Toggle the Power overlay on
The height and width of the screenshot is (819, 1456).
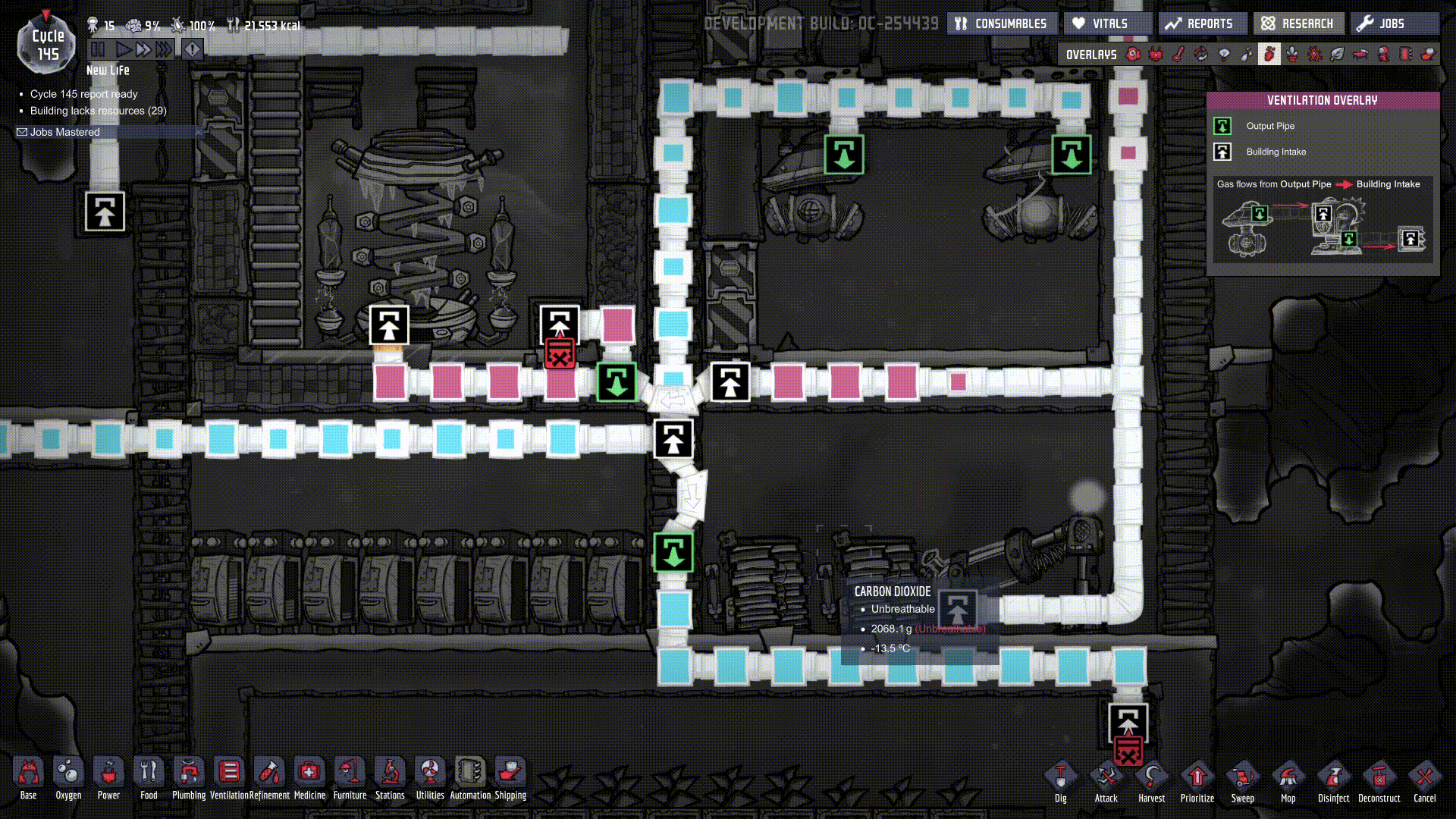pos(1156,54)
